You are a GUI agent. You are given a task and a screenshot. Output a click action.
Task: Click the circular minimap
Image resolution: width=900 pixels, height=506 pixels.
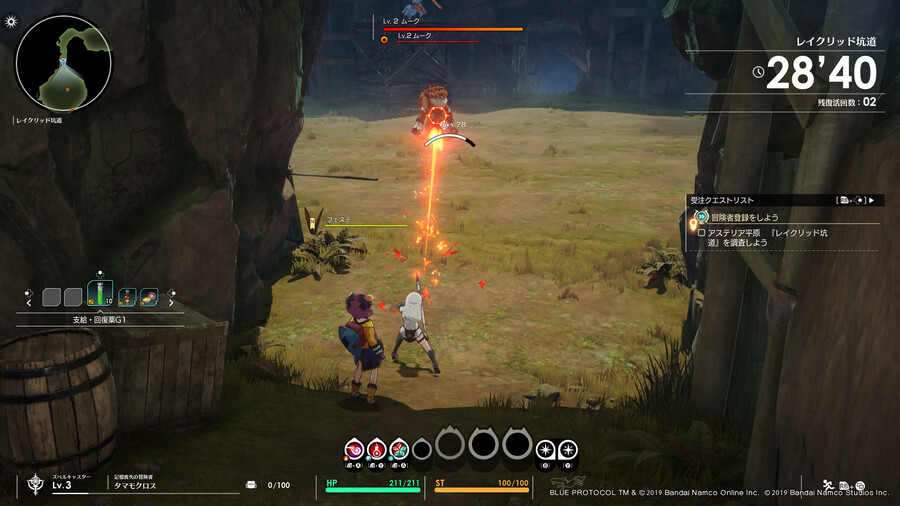pos(62,63)
